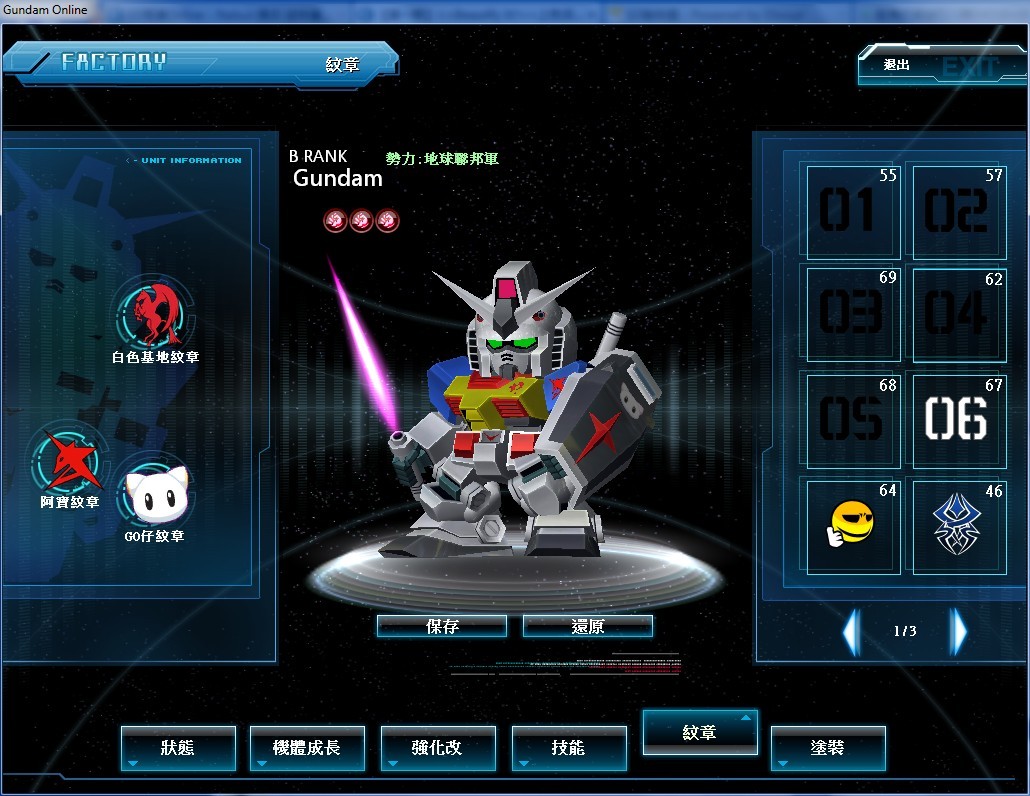This screenshot has width=1030, height=796.
Task: Revert changes with the 還原 button
Action: (x=587, y=626)
